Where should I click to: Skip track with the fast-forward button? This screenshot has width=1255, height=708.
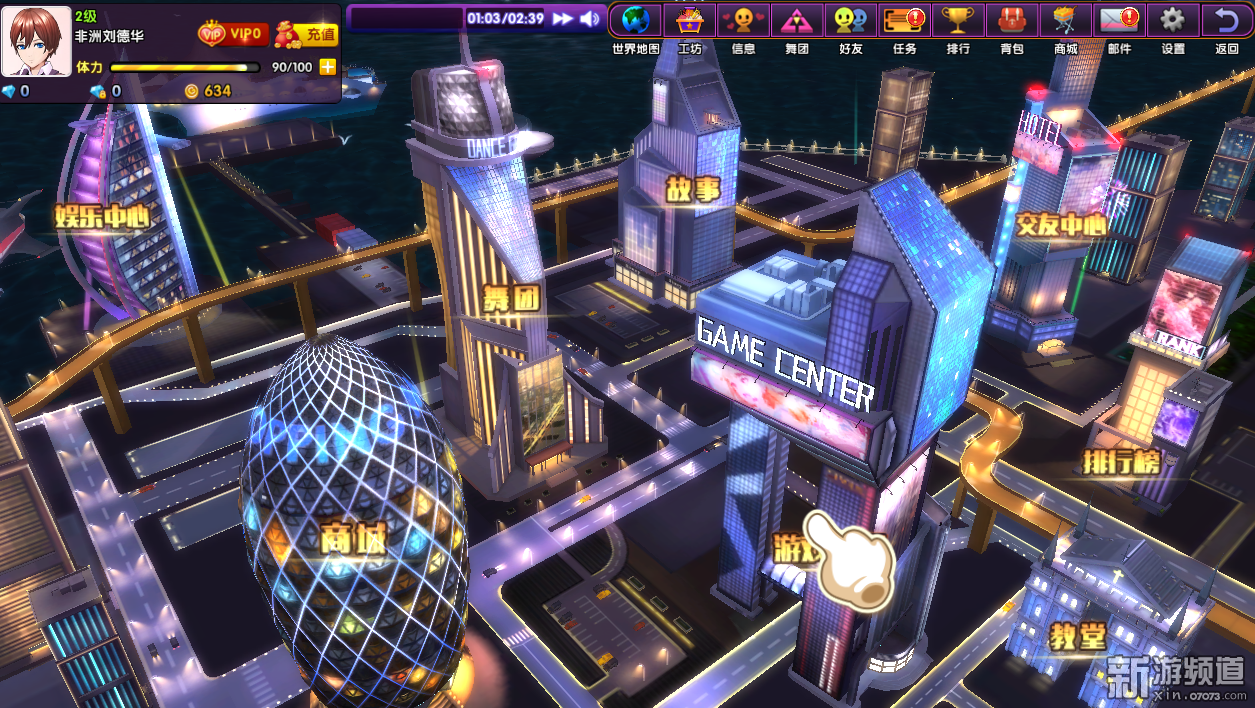point(563,18)
